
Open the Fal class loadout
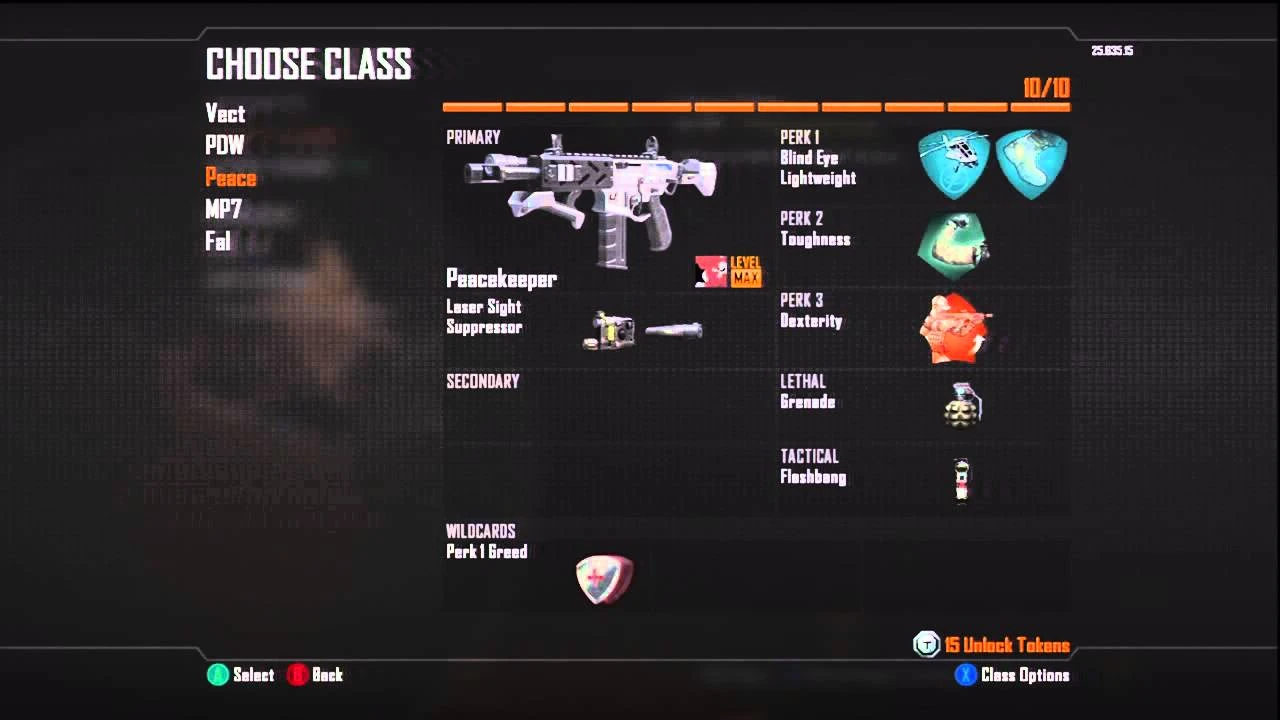coord(217,241)
